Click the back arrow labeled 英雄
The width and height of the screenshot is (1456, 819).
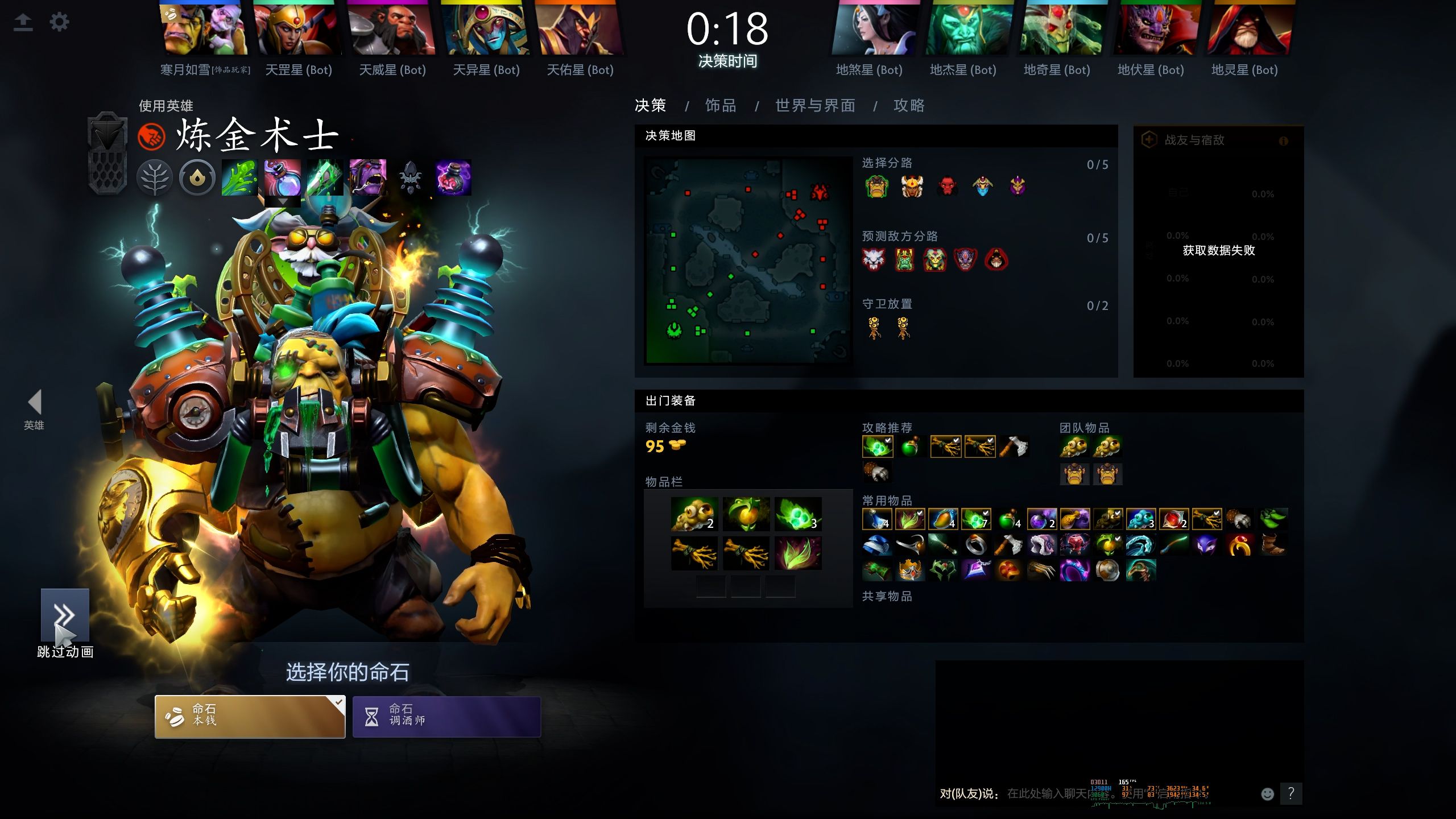pos(35,402)
